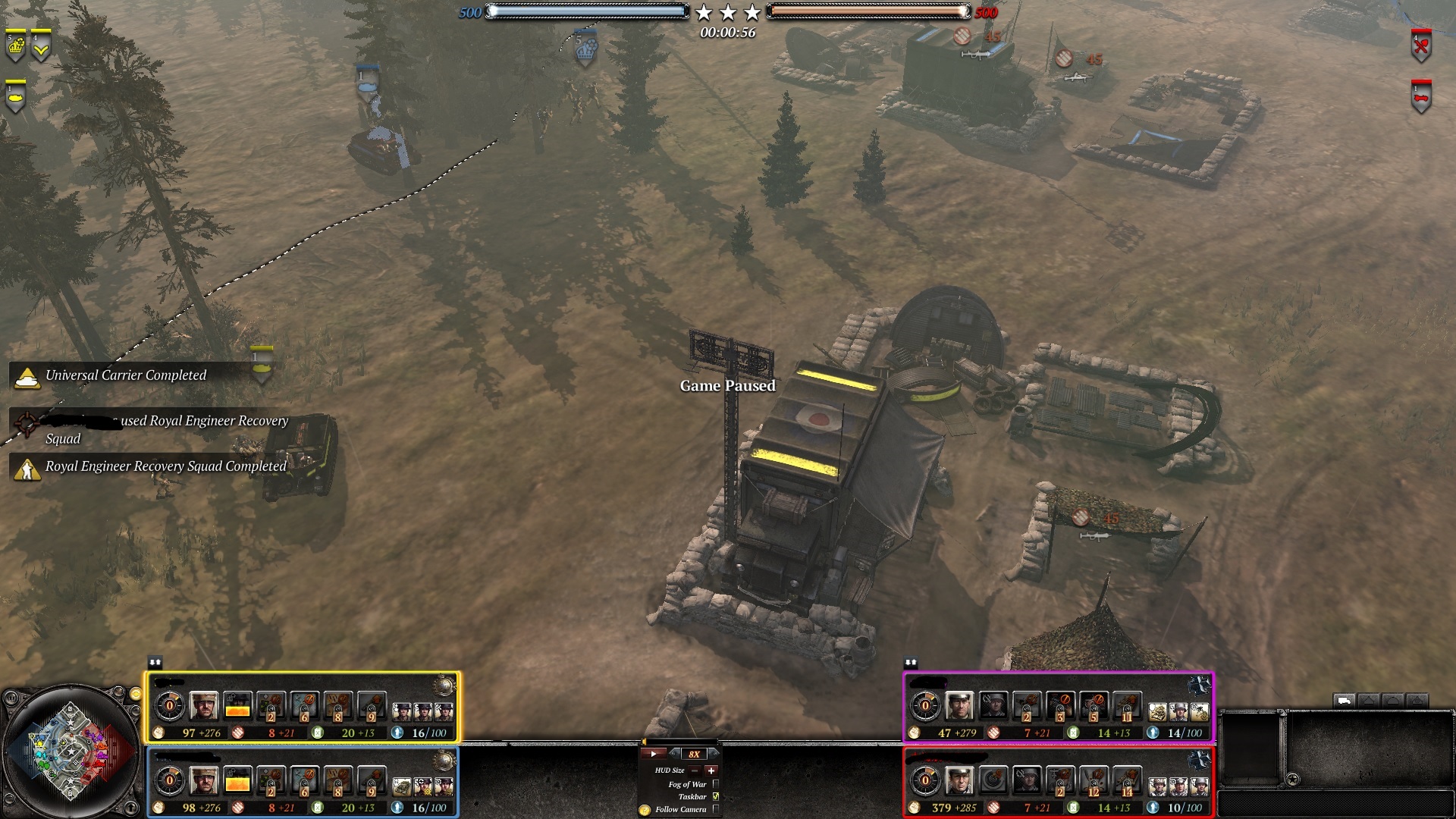Select the yellow-bordered player panel commander portrait
This screenshot has height=819, width=1456.
203,707
